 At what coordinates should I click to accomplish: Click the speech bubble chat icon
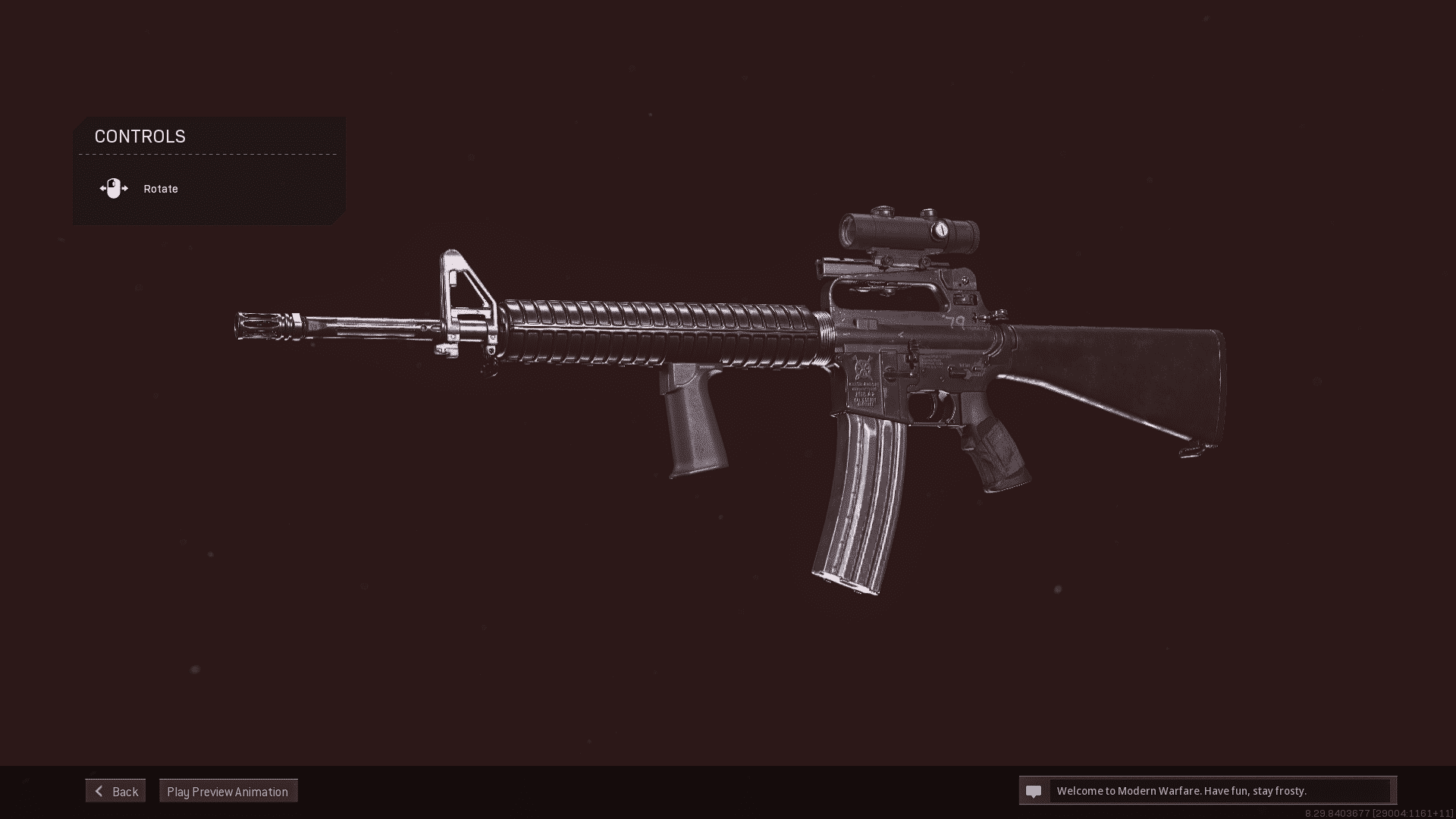1033,790
